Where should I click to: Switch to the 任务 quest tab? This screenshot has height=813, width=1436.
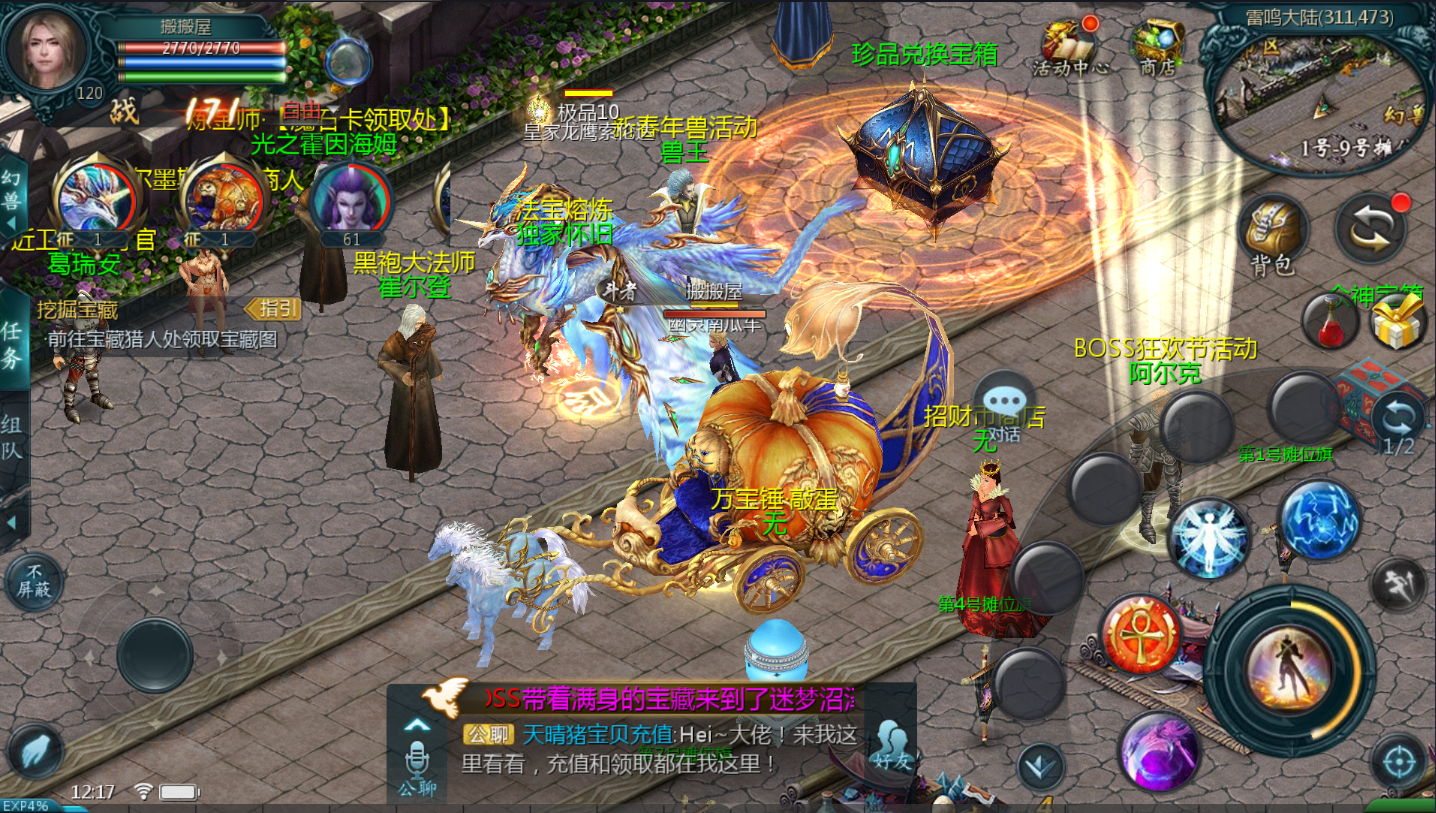tap(13, 341)
